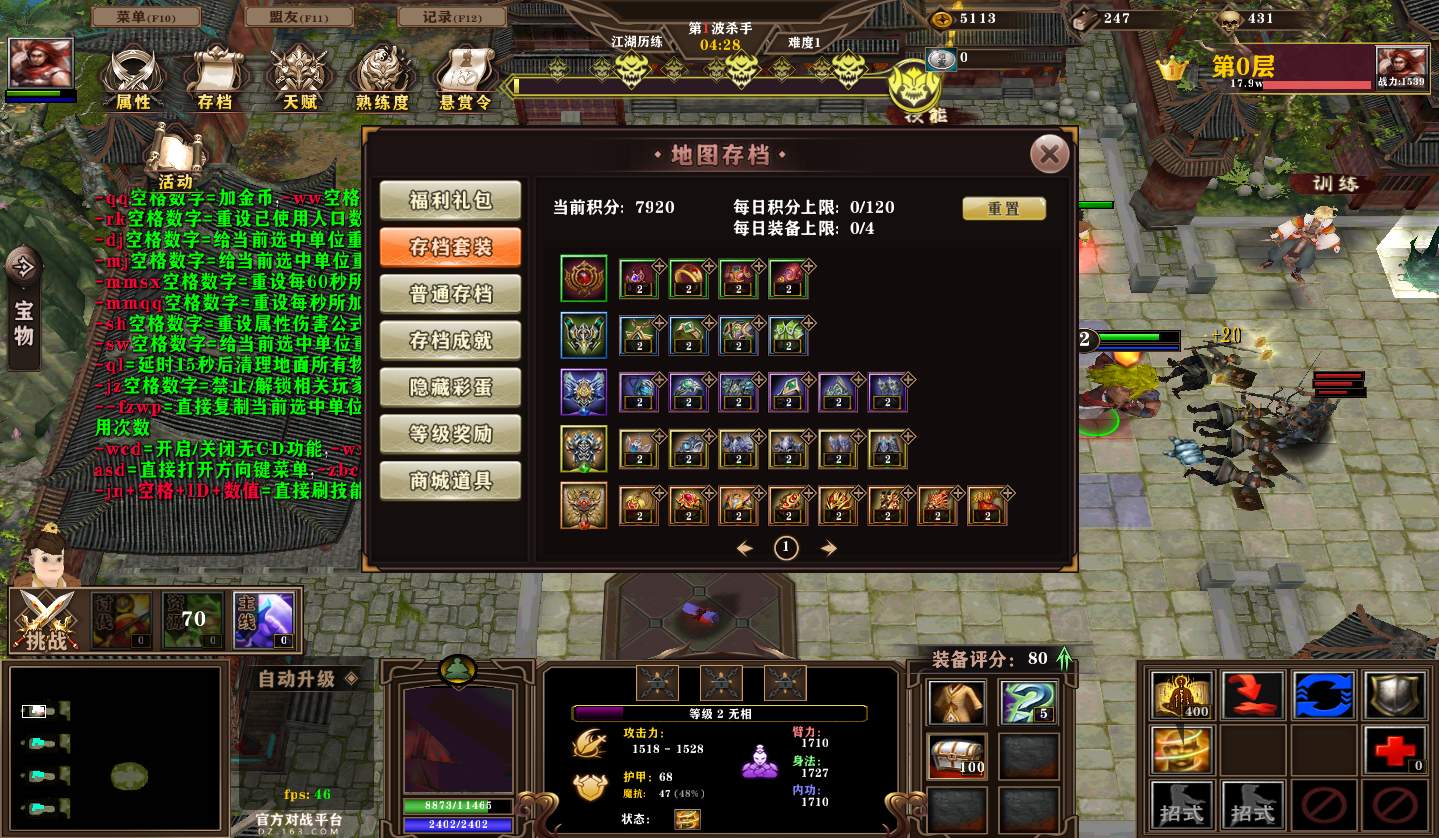1439x838 pixels.
Task: Switch to 等级奖励 tab
Action: coord(450,435)
